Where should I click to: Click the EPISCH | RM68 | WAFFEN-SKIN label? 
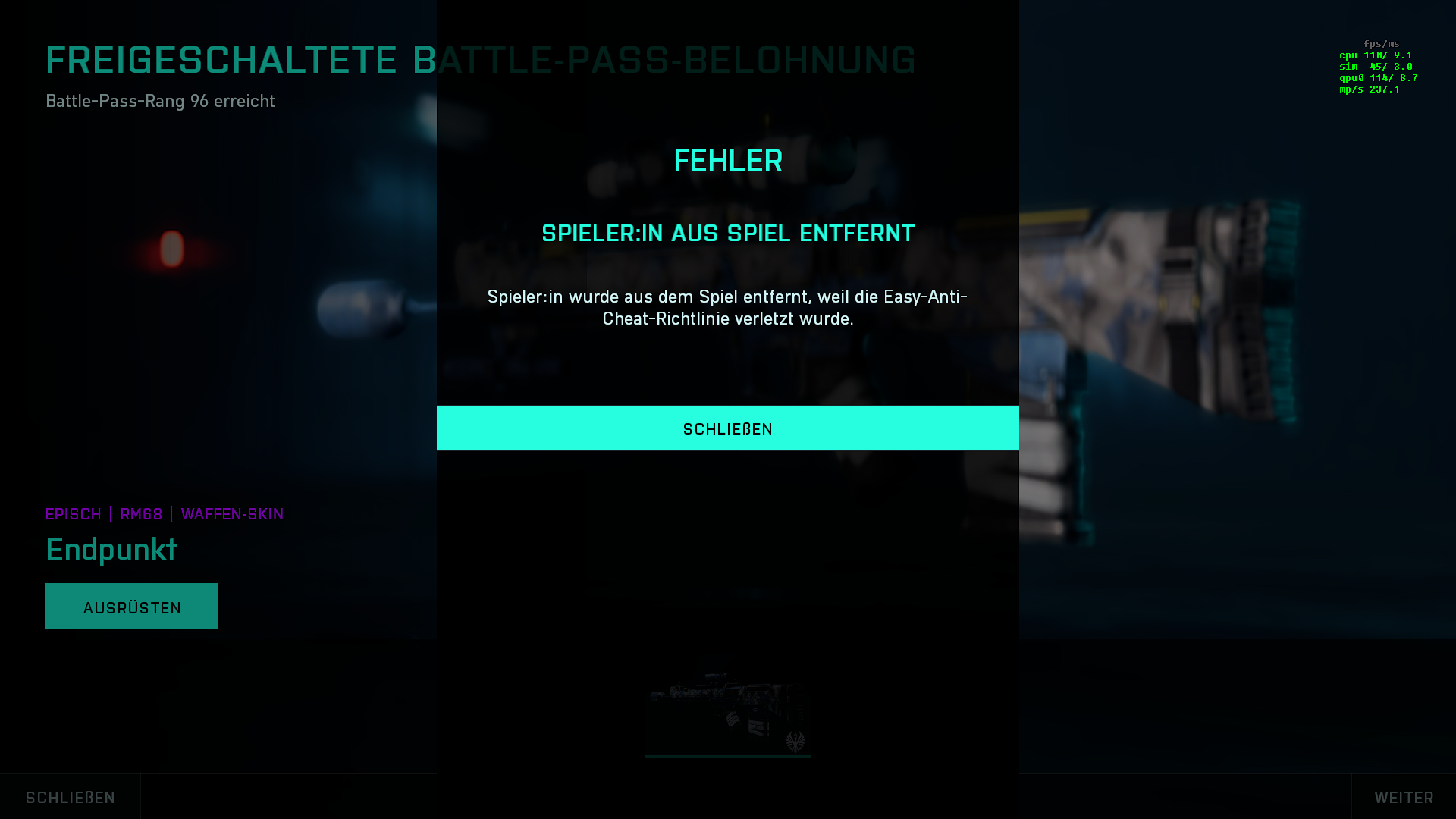pyautogui.click(x=164, y=514)
